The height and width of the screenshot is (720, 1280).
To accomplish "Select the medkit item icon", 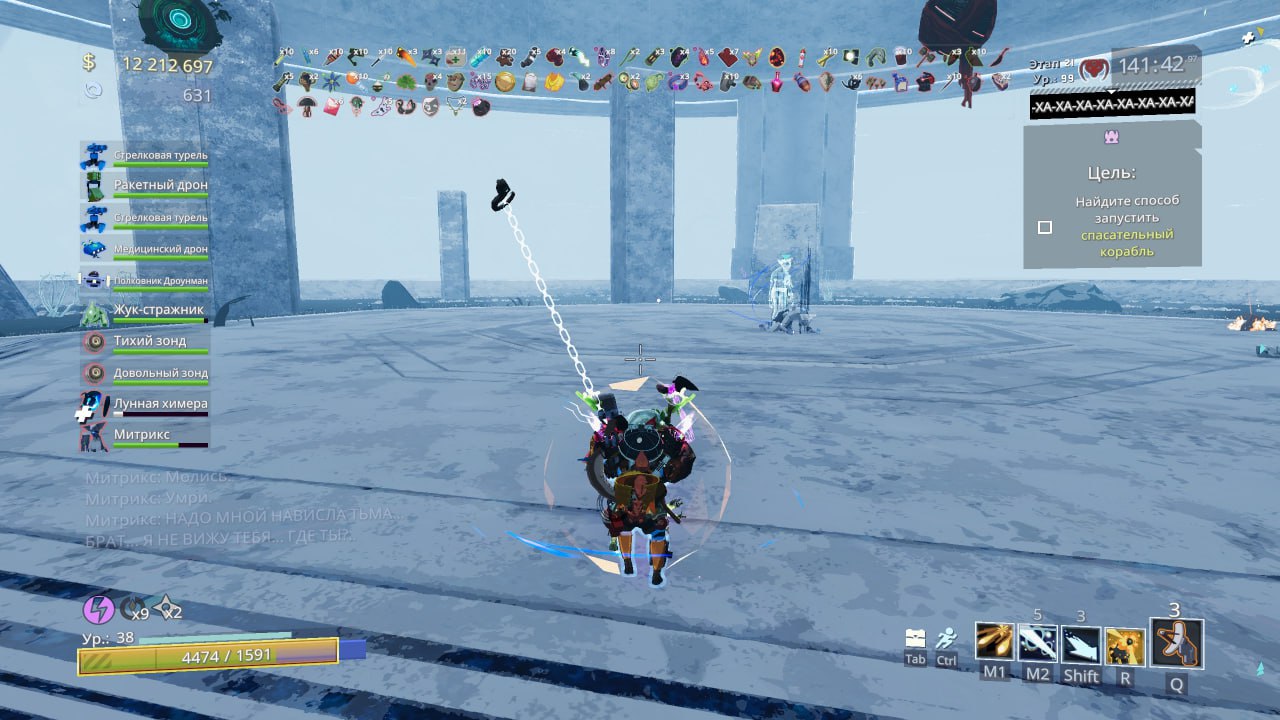I will pyautogui.click(x=456, y=58).
